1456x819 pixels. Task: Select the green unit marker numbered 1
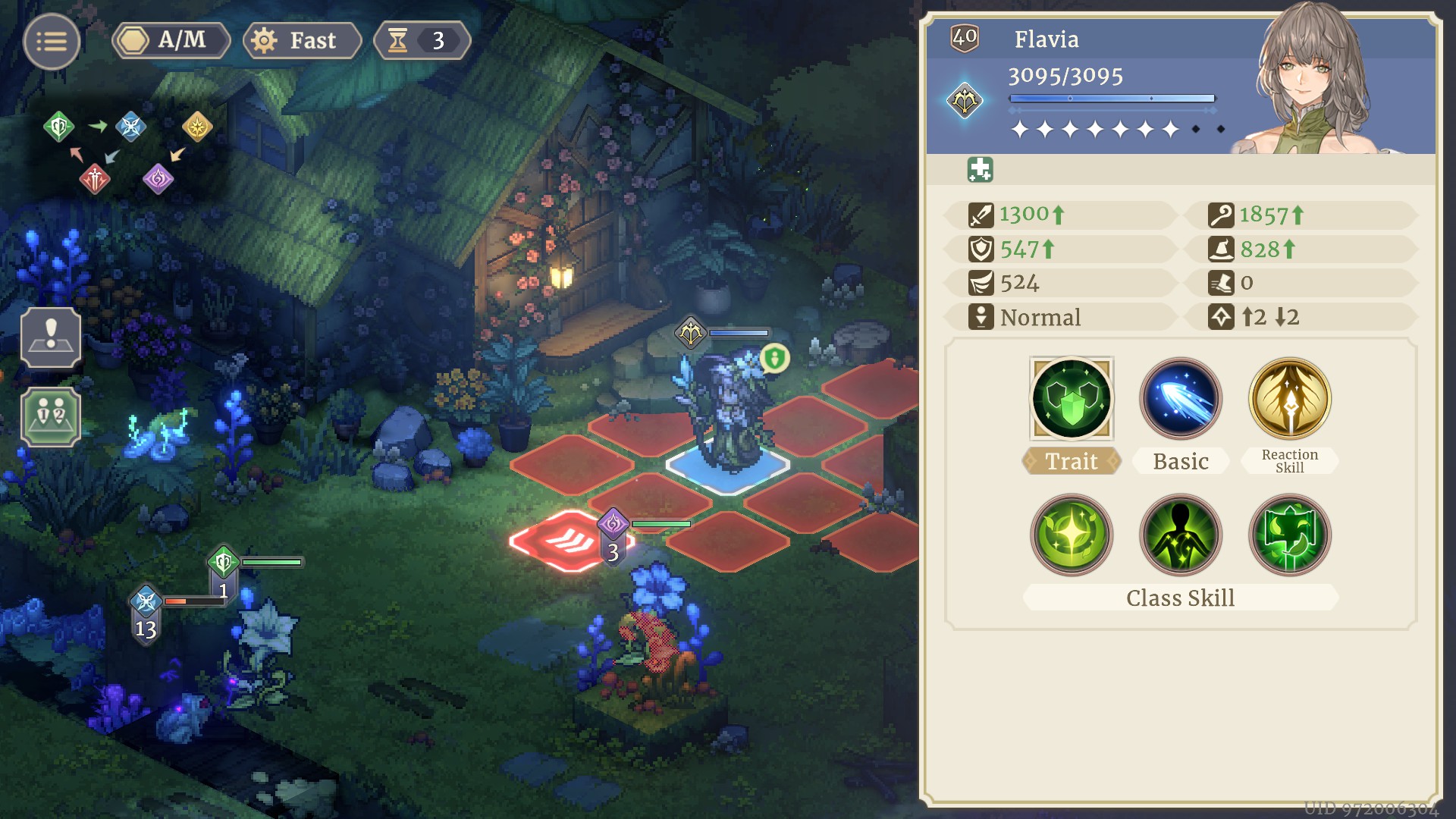point(223,575)
